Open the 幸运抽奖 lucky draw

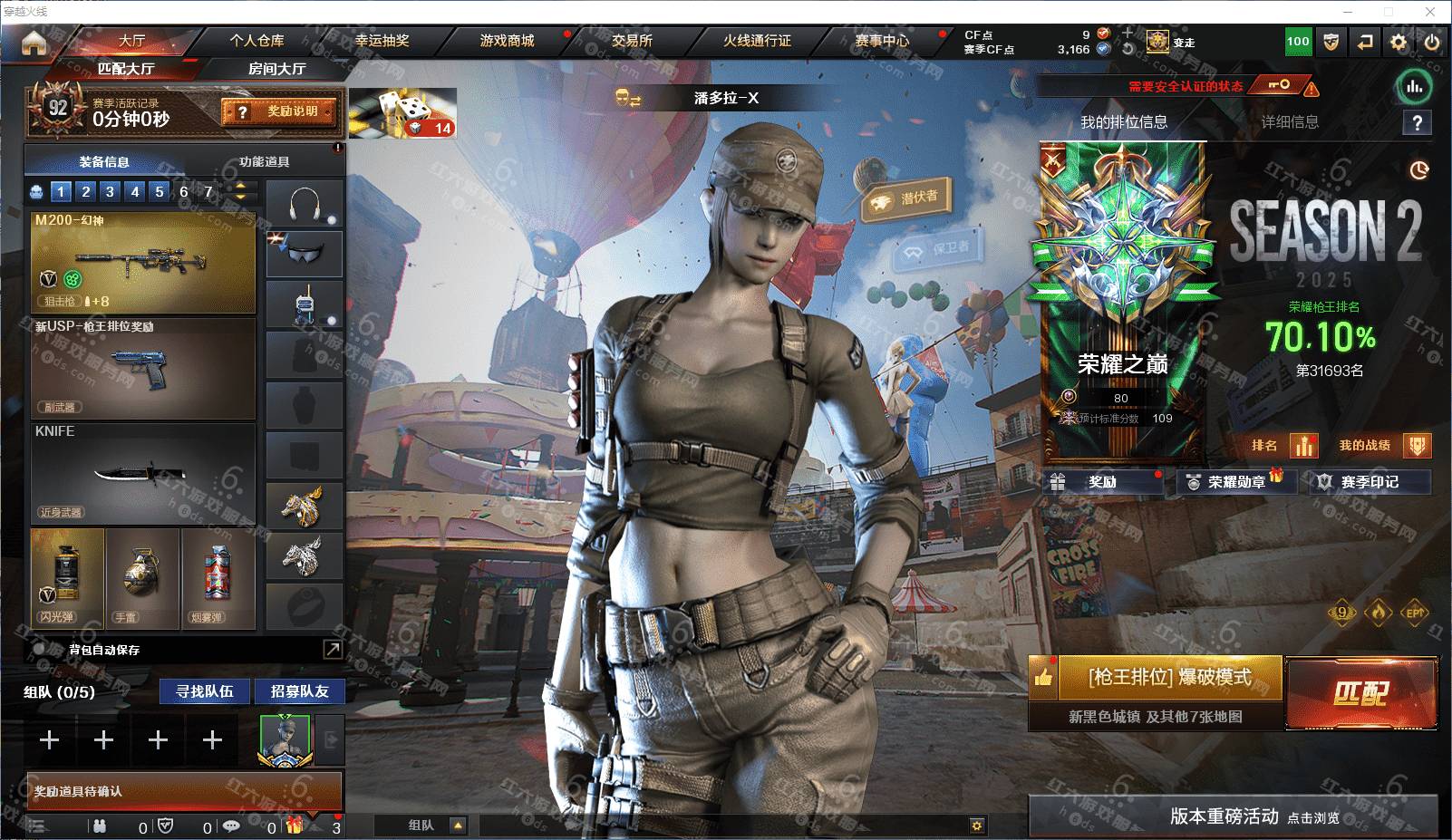point(382,41)
